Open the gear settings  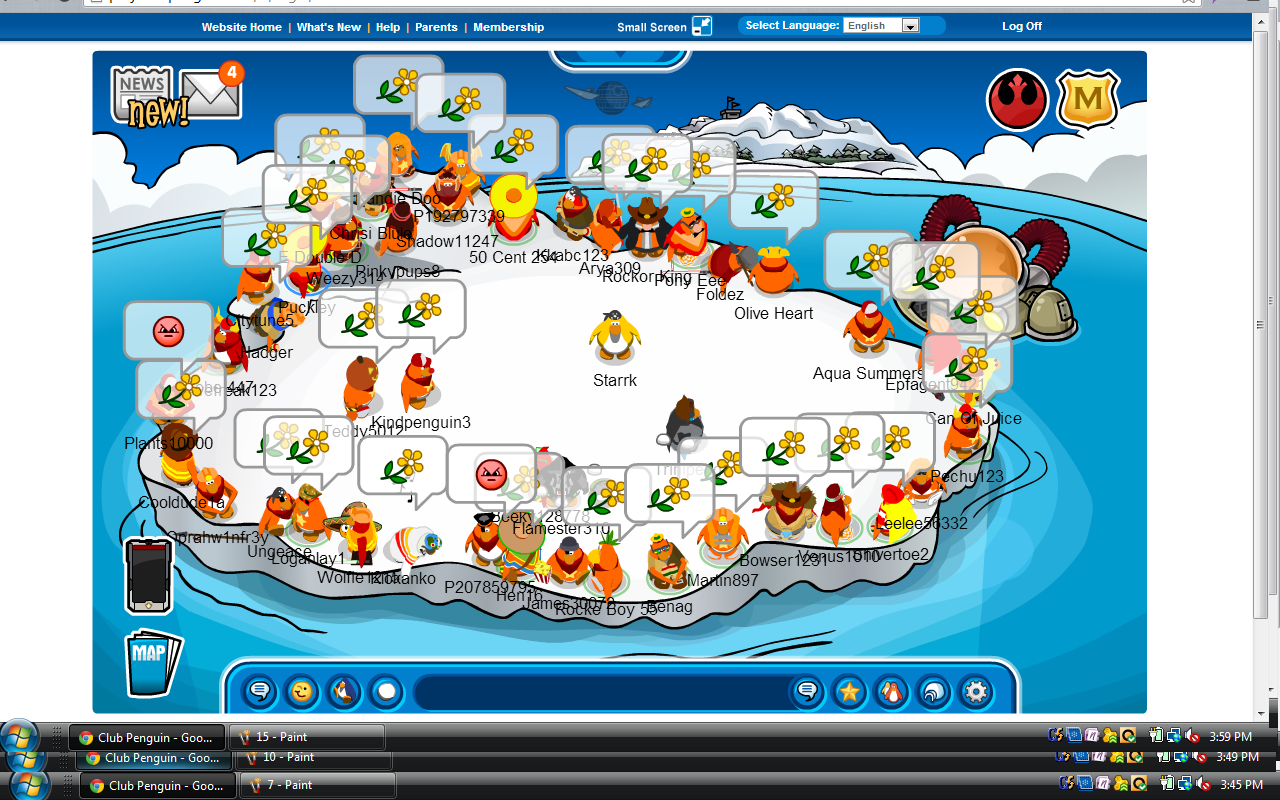point(976,691)
